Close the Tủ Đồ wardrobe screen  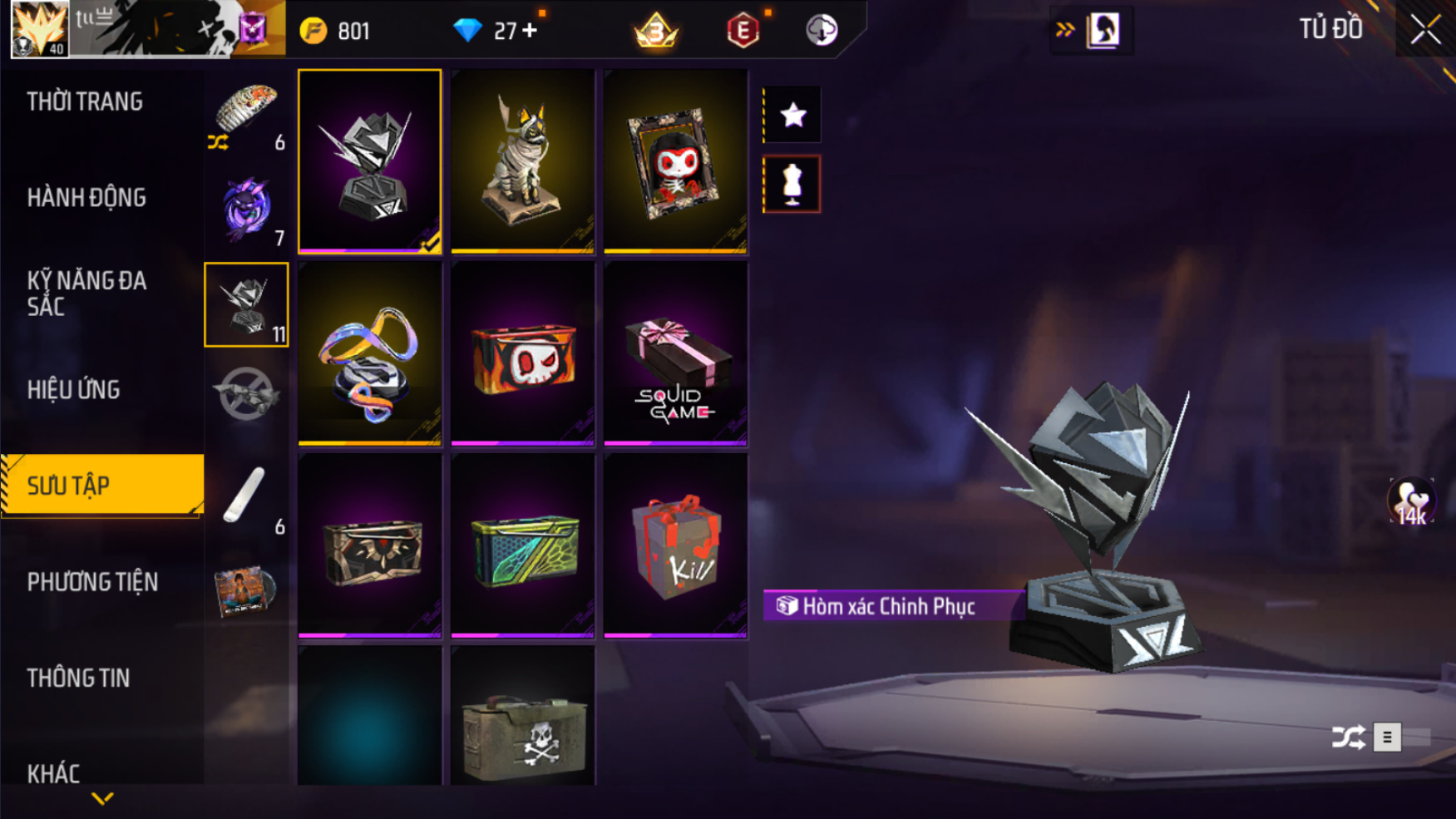(1425, 30)
